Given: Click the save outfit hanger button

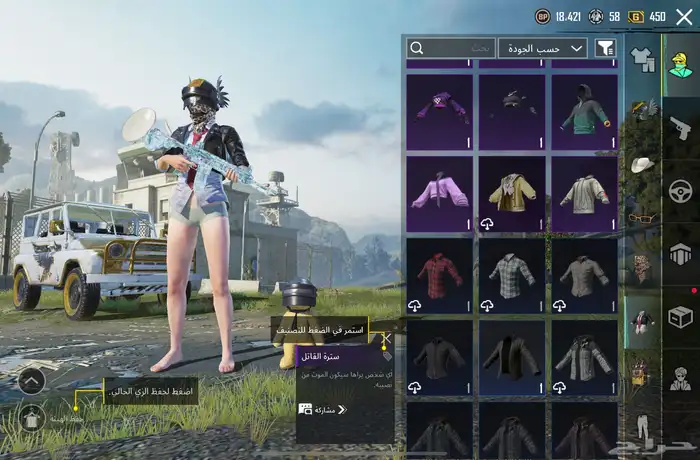Looking at the screenshot, I should coord(31,415).
